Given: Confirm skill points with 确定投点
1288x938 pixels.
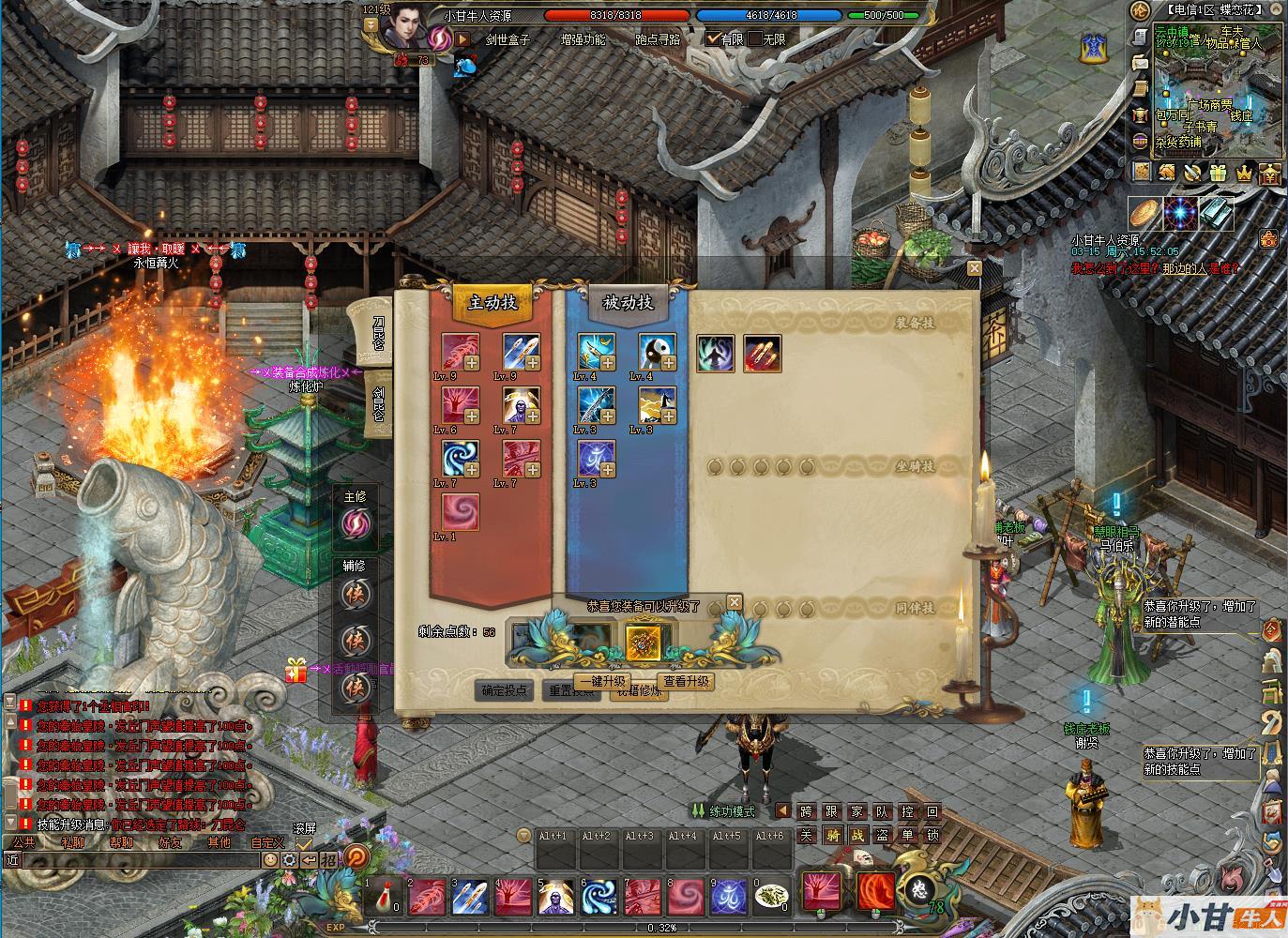Looking at the screenshot, I should coord(506,690).
